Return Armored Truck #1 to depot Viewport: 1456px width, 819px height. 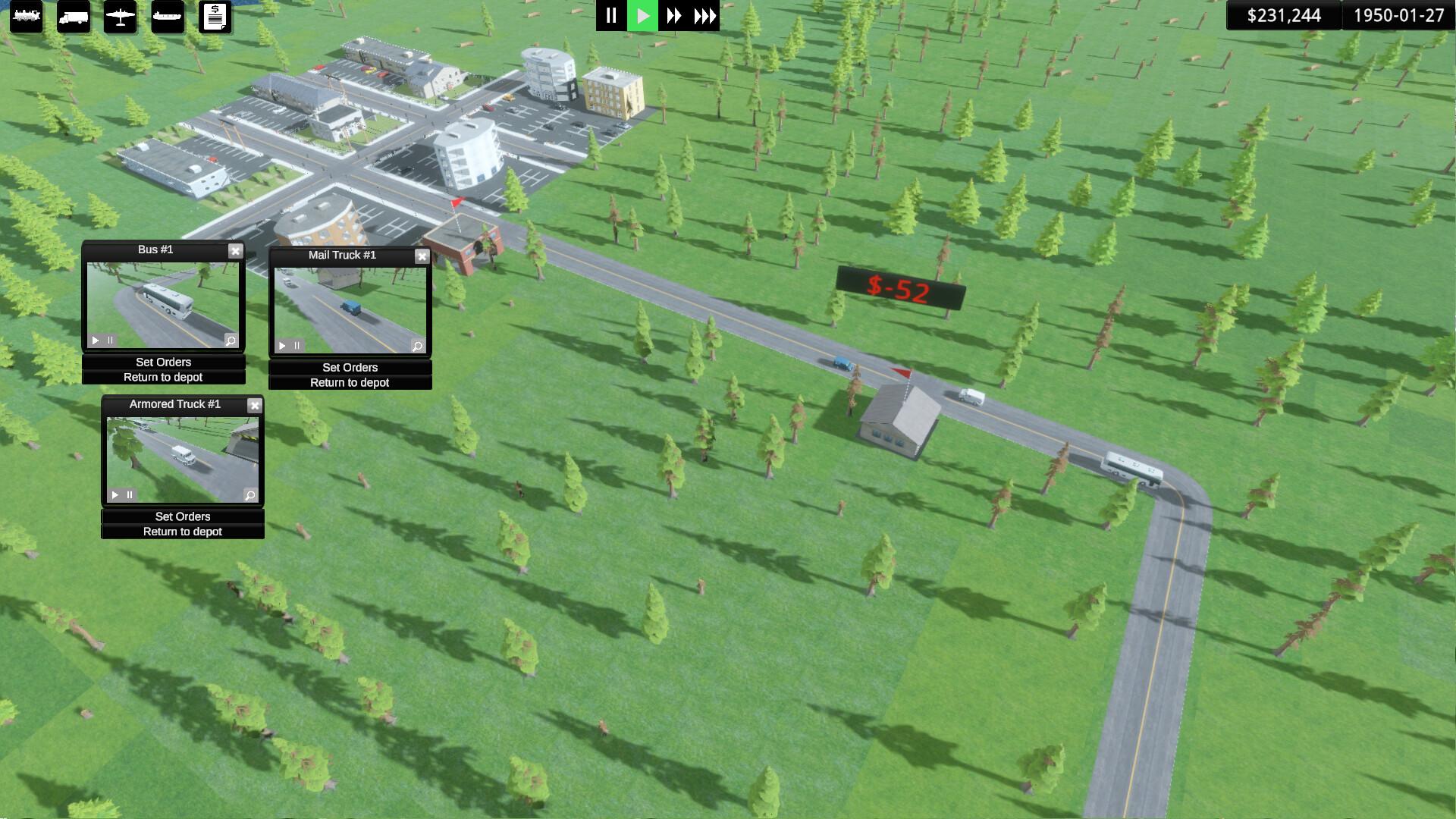183,532
